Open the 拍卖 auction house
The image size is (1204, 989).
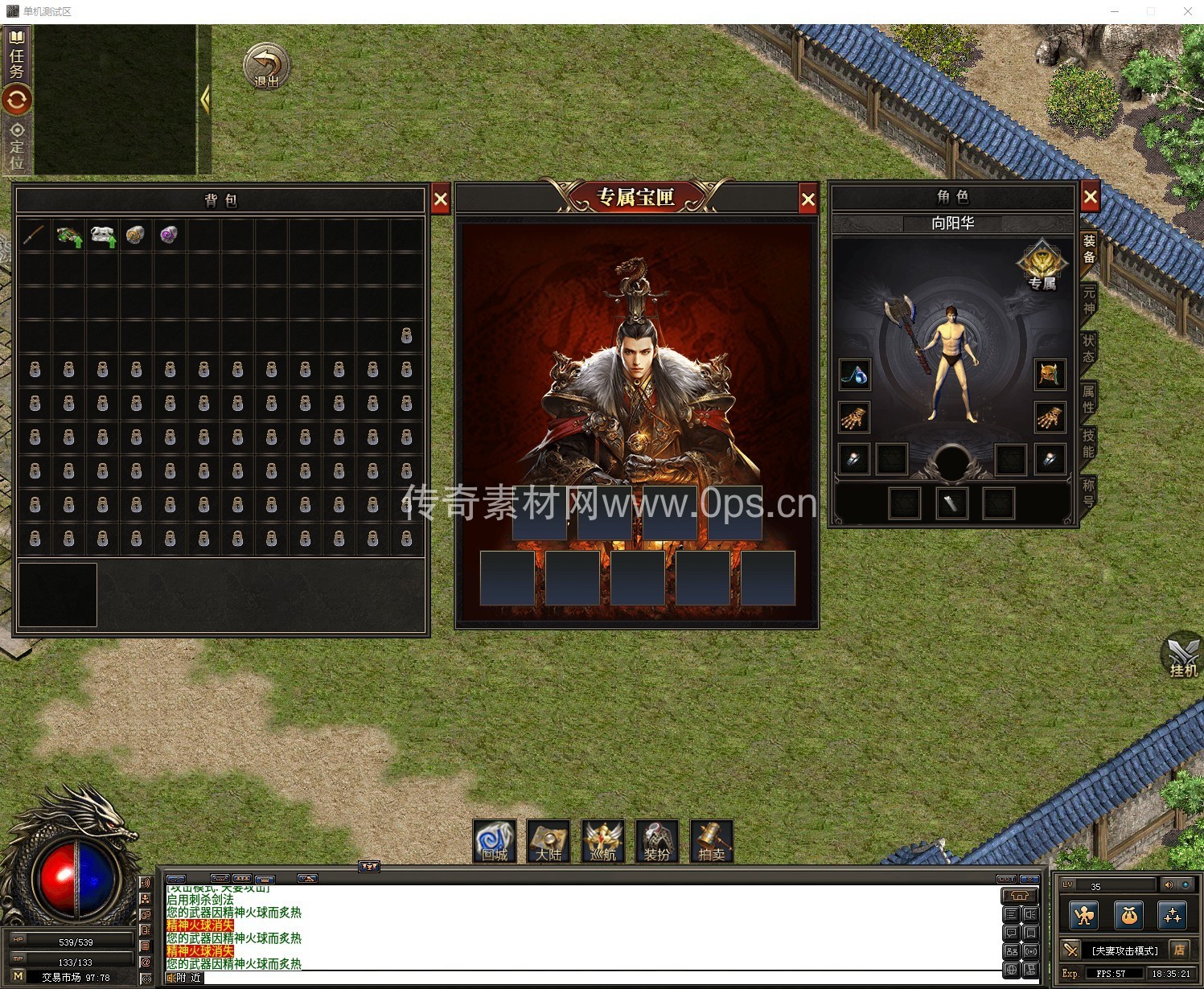(712, 841)
